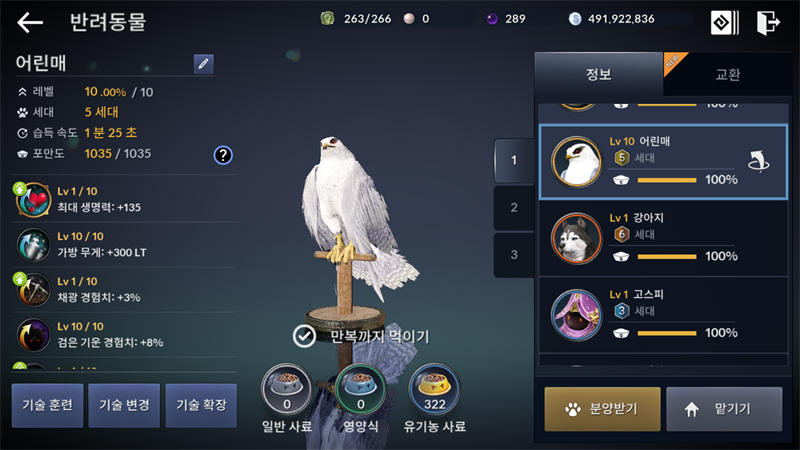Edit the pet name 어린매
Image resolution: width=800 pixels, height=450 pixels.
(x=204, y=64)
